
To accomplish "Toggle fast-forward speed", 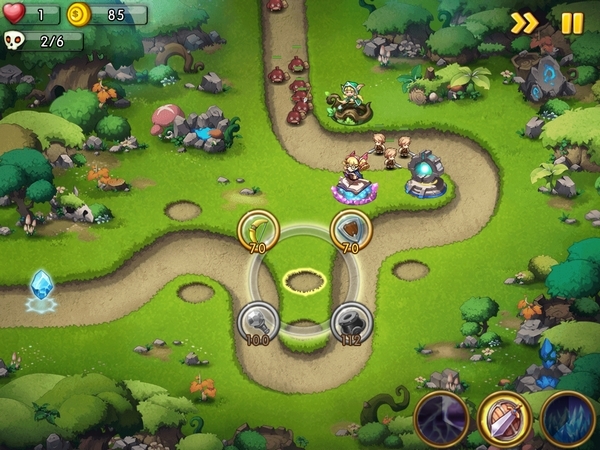I will [524, 23].
